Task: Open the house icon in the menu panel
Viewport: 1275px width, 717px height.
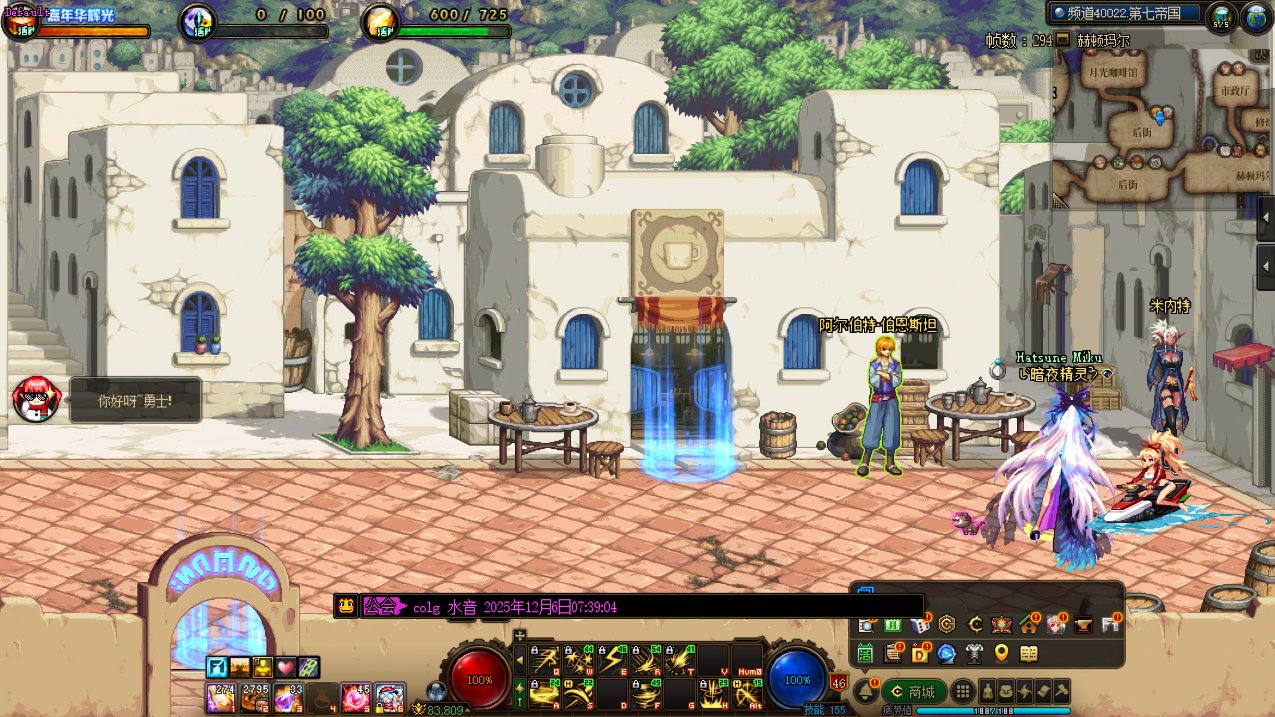Action: tap(1028, 625)
